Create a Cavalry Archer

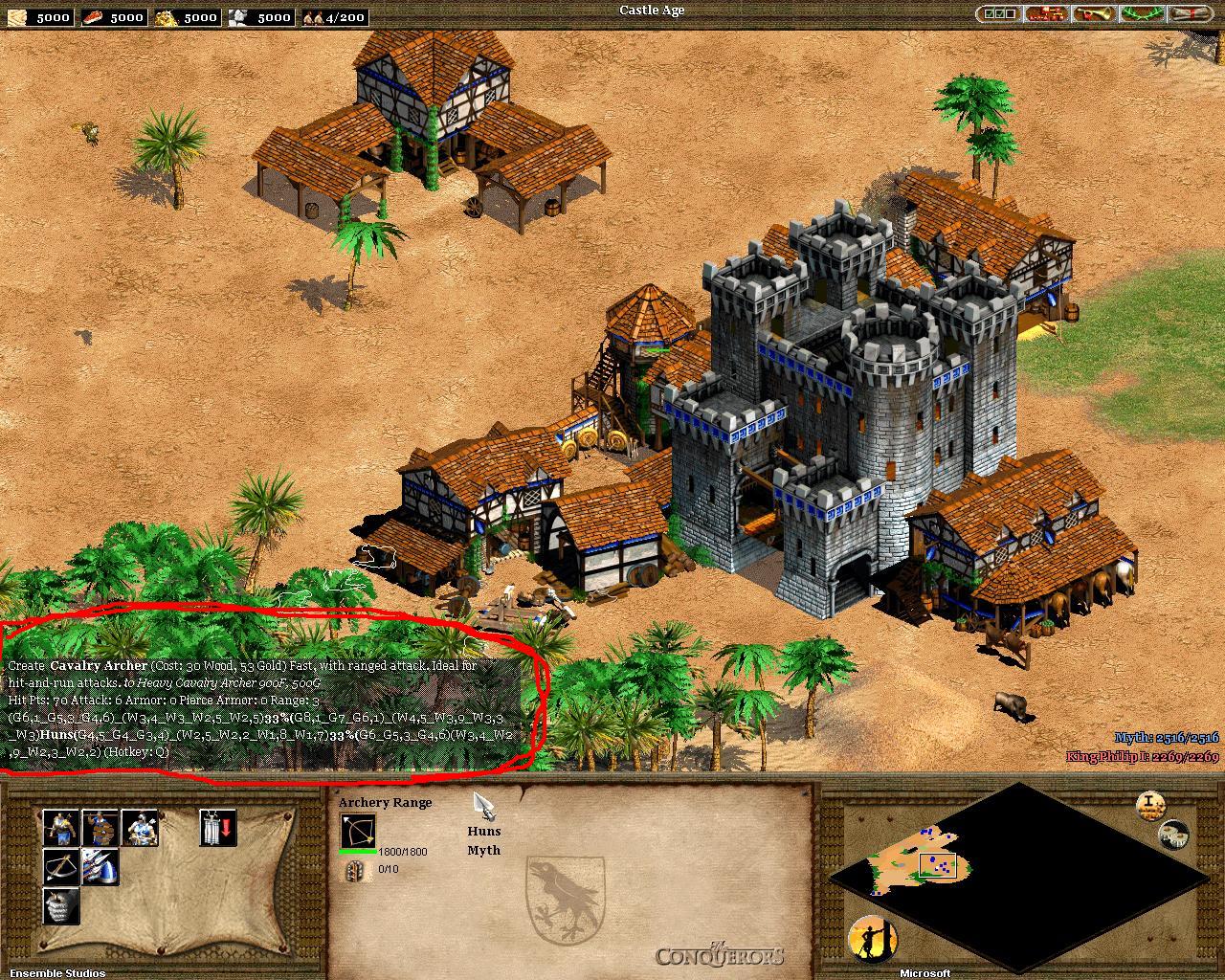140,828
